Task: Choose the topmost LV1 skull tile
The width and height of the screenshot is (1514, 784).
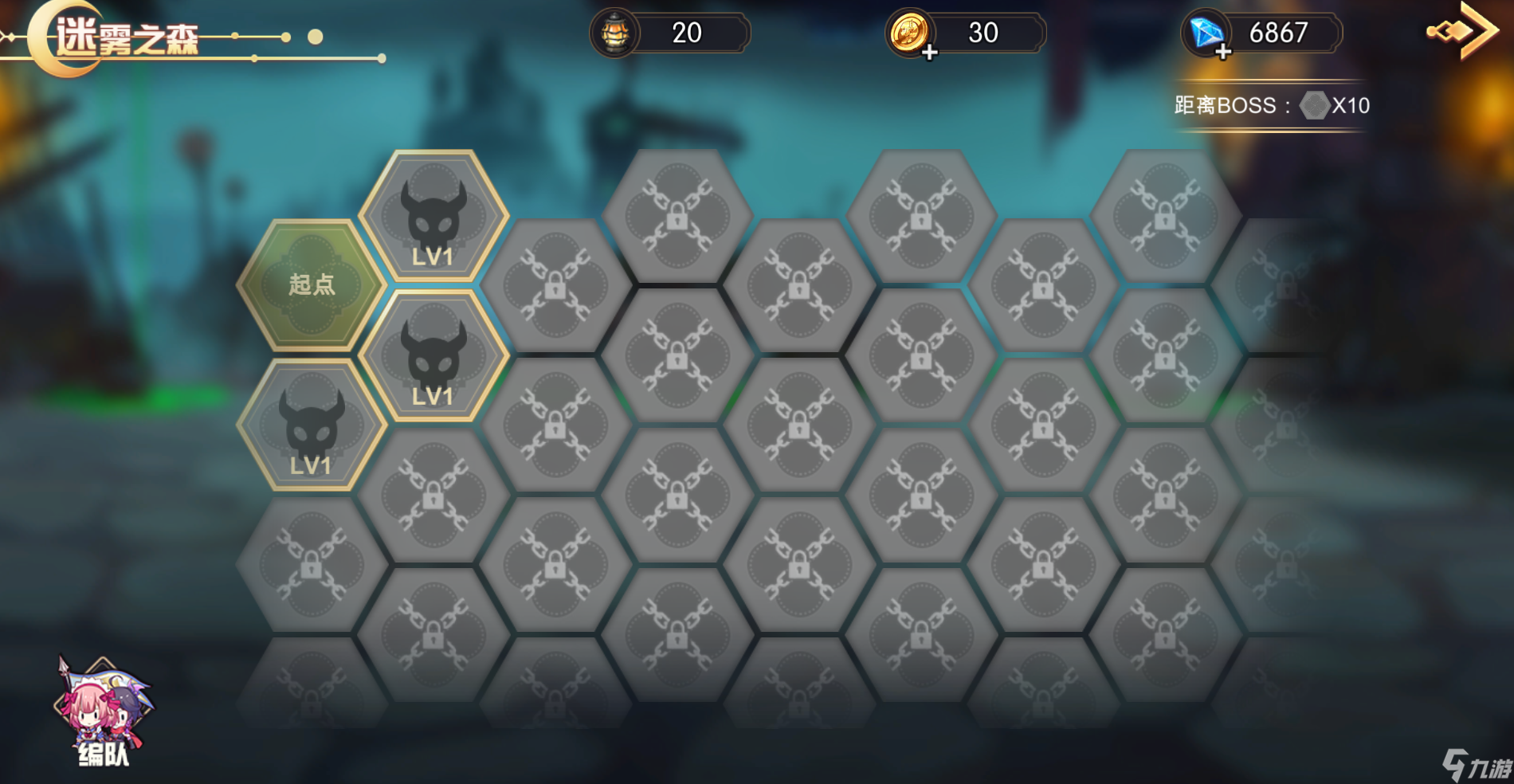Action: pos(433,217)
